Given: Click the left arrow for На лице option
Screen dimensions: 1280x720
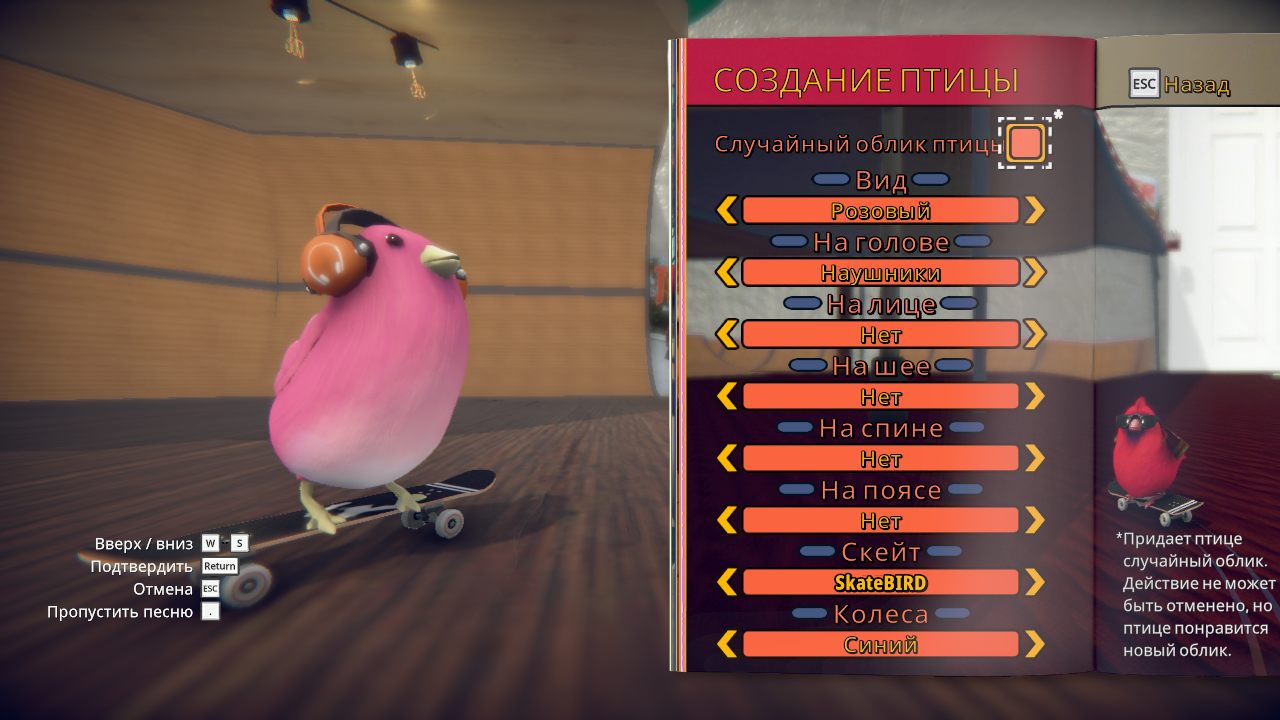Looking at the screenshot, I should click(x=728, y=334).
